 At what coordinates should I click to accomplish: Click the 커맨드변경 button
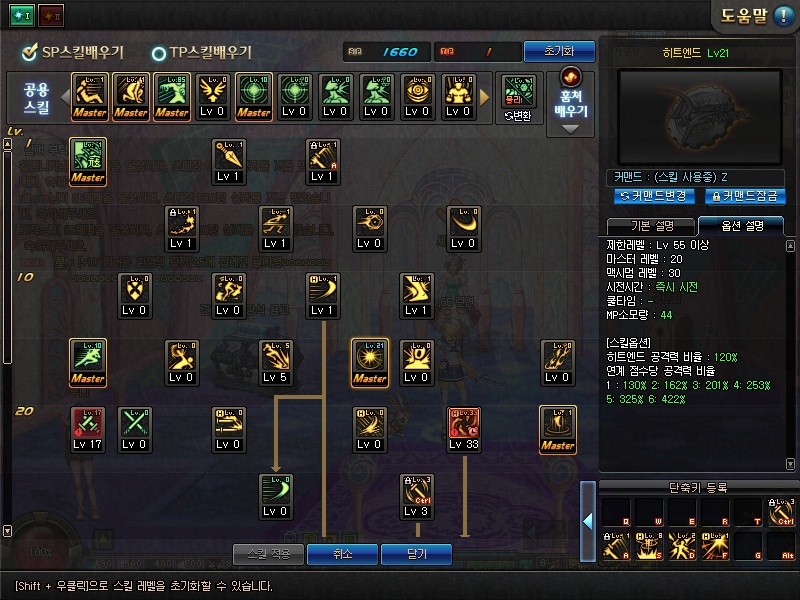655,195
